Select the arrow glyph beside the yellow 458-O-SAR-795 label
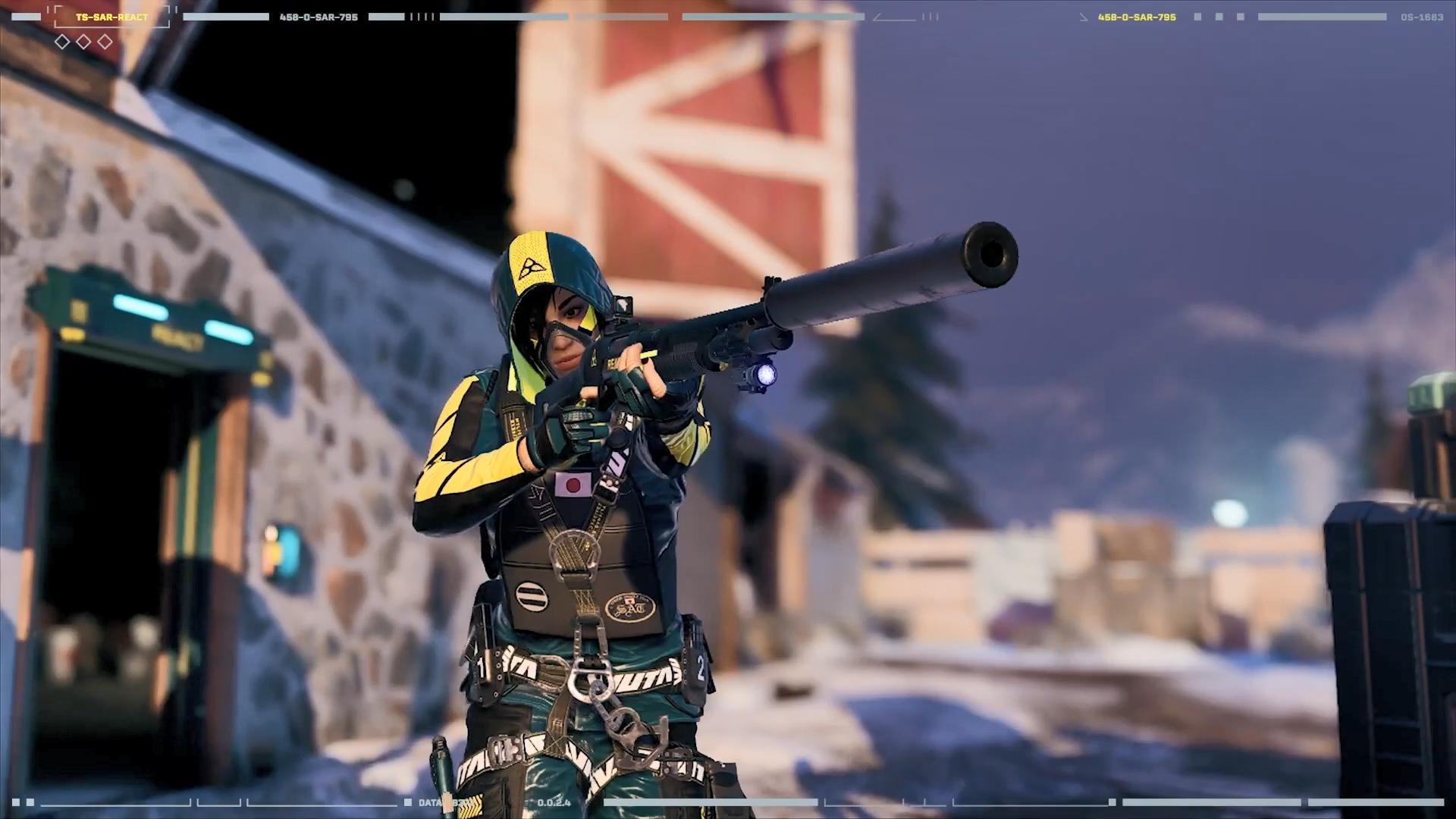This screenshot has height=819, width=1456. pos(1083,17)
